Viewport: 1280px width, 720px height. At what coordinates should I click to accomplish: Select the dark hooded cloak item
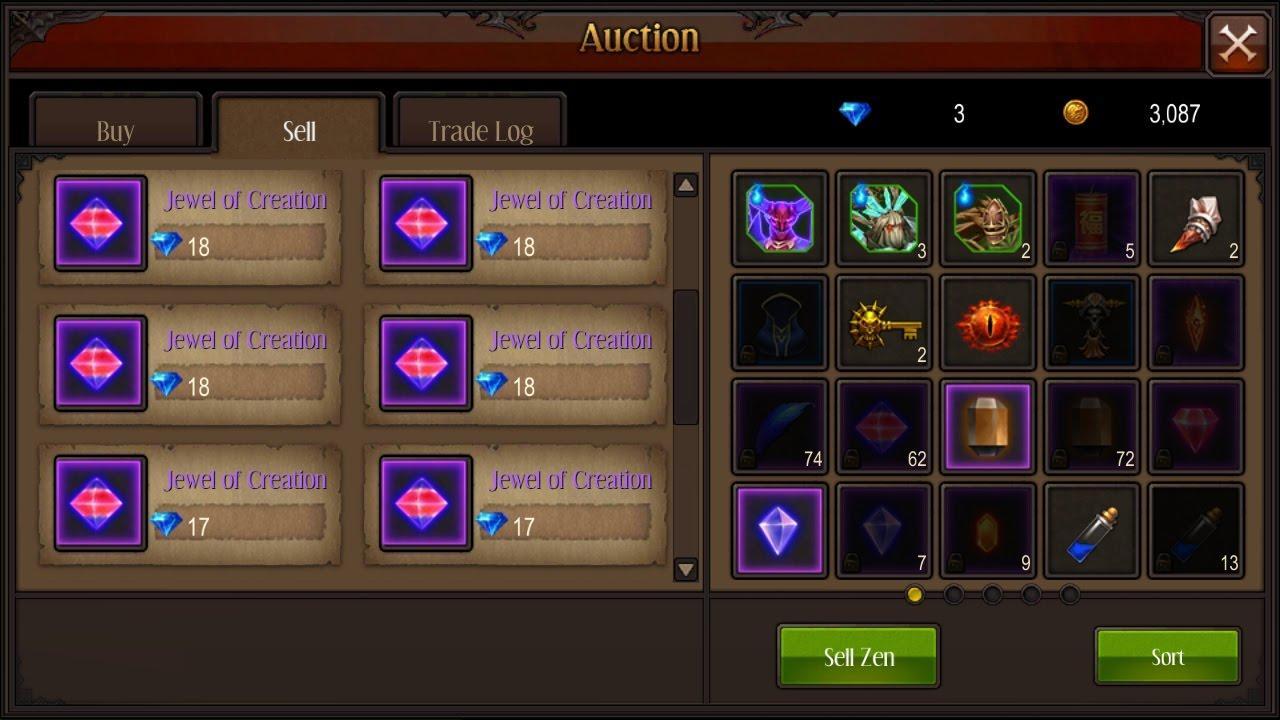coord(778,322)
